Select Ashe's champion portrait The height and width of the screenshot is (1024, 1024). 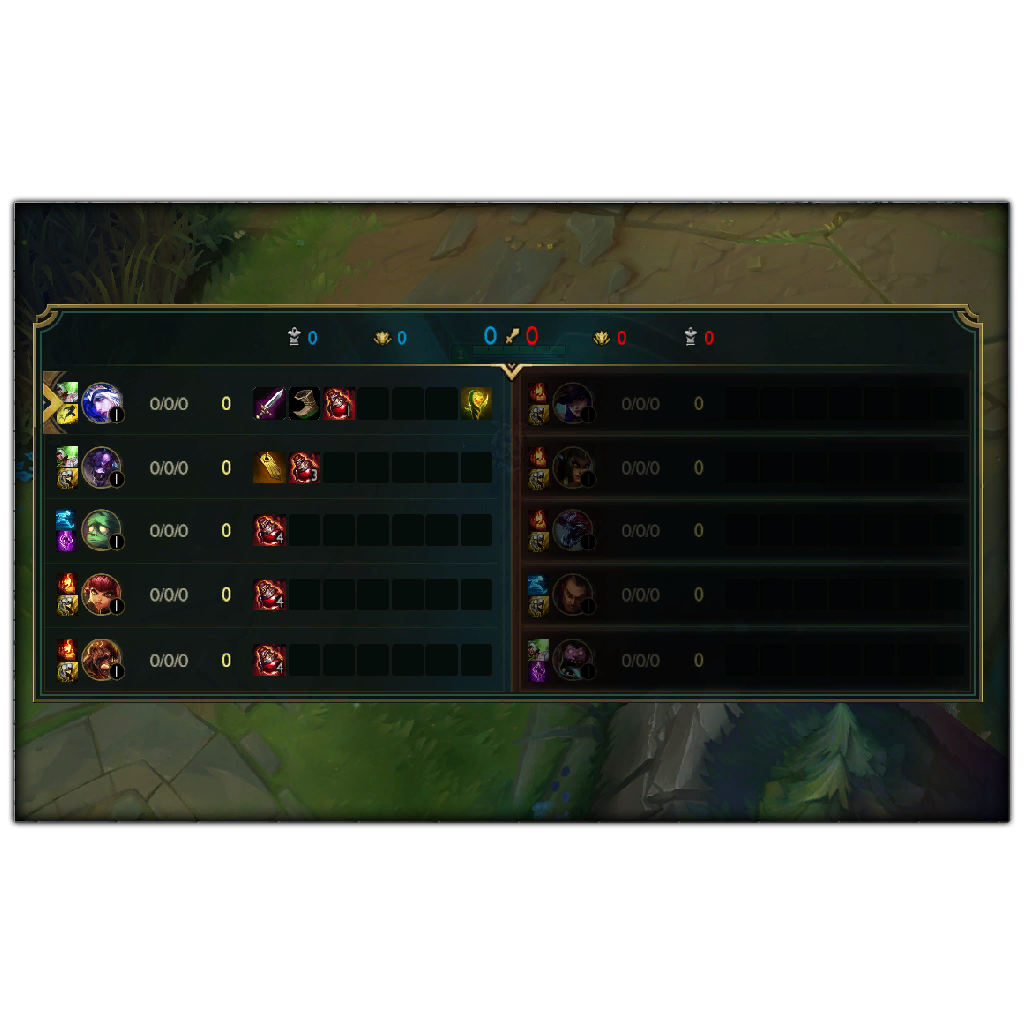101,403
